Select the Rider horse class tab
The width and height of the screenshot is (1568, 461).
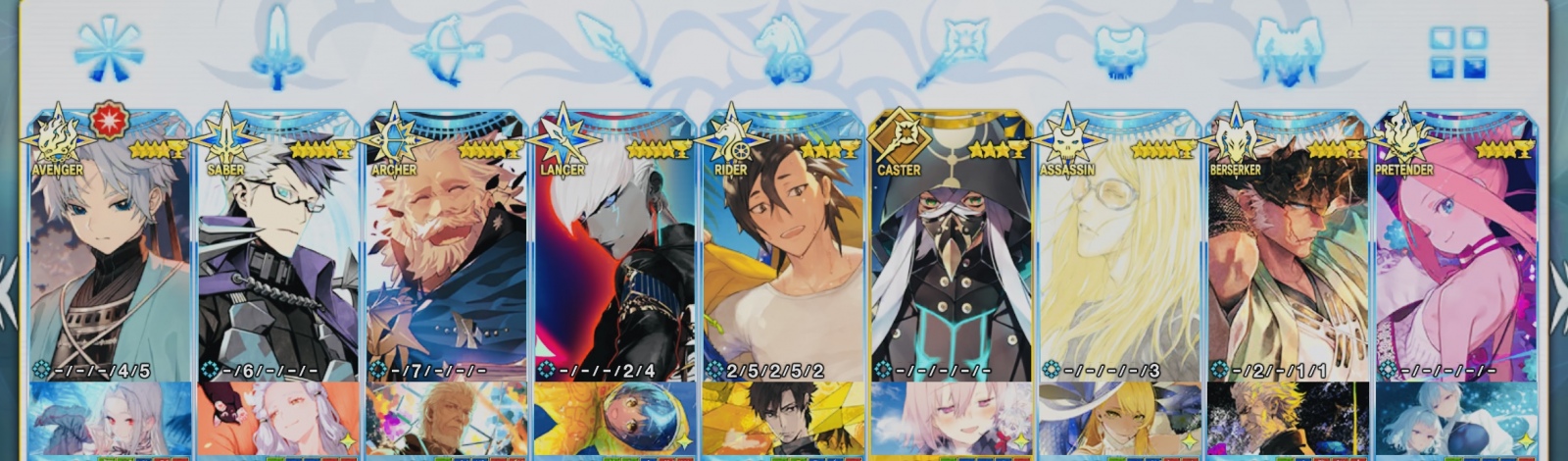(x=783, y=49)
